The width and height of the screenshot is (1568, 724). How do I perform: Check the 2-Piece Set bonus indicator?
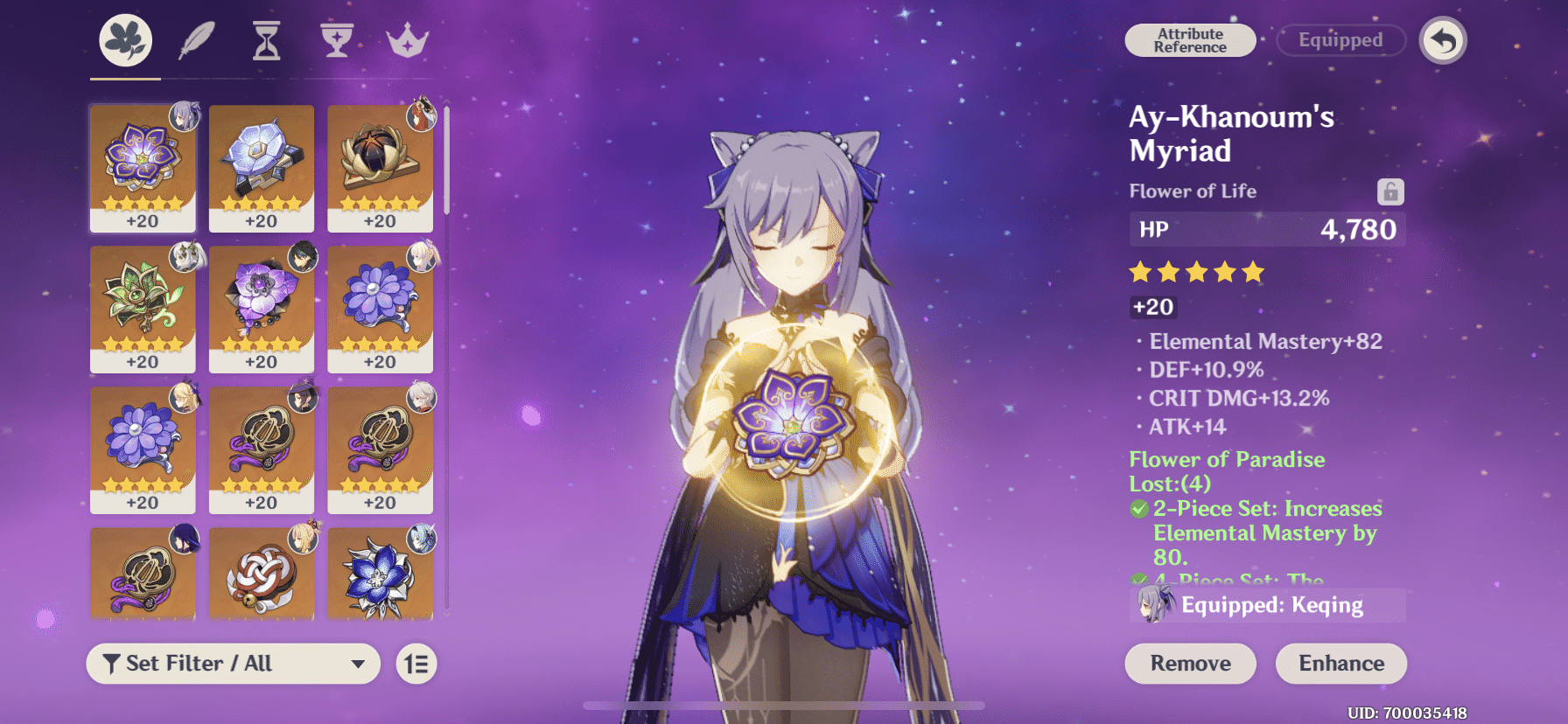click(1139, 508)
